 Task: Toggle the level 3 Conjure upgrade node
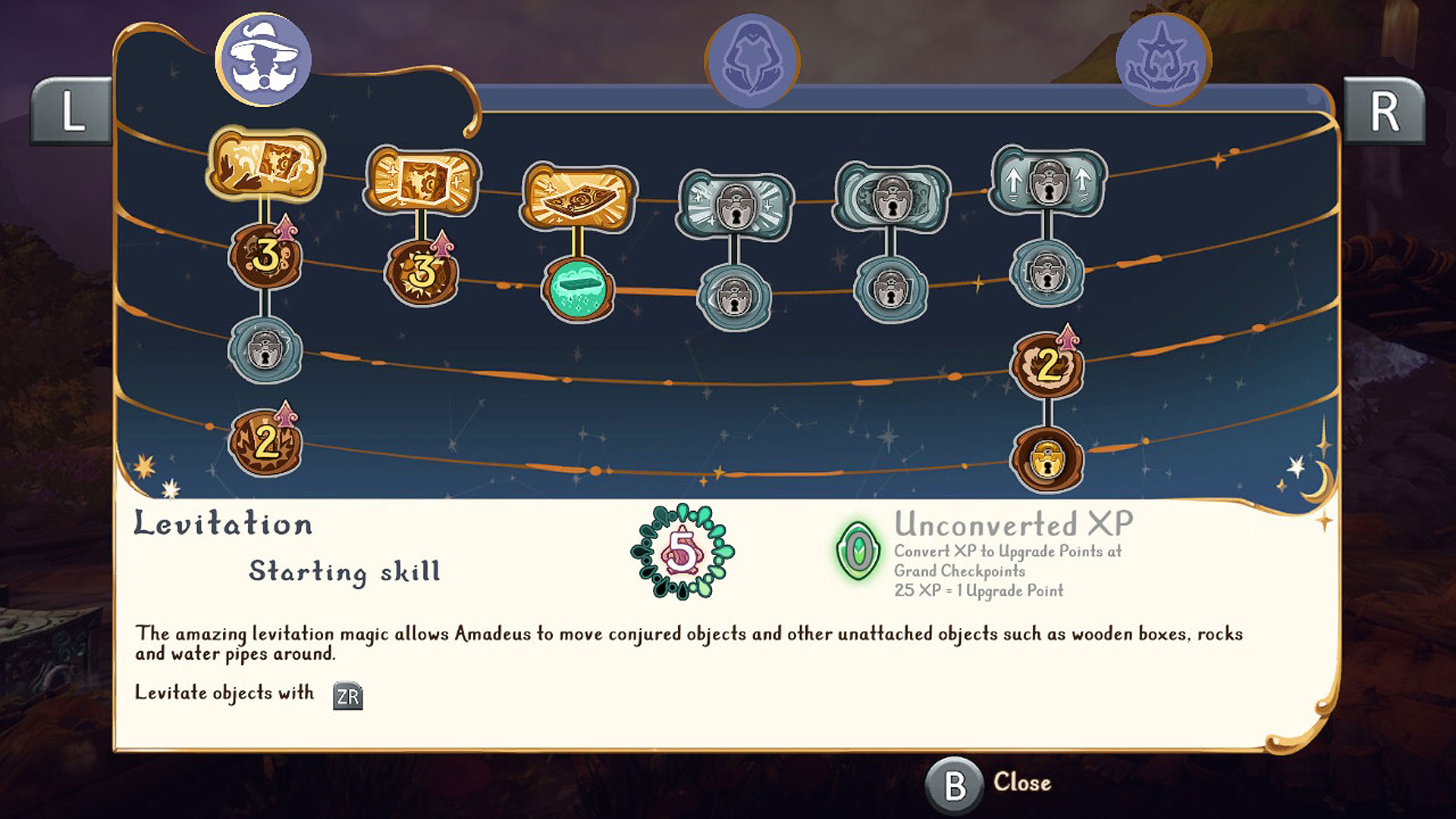(x=421, y=273)
